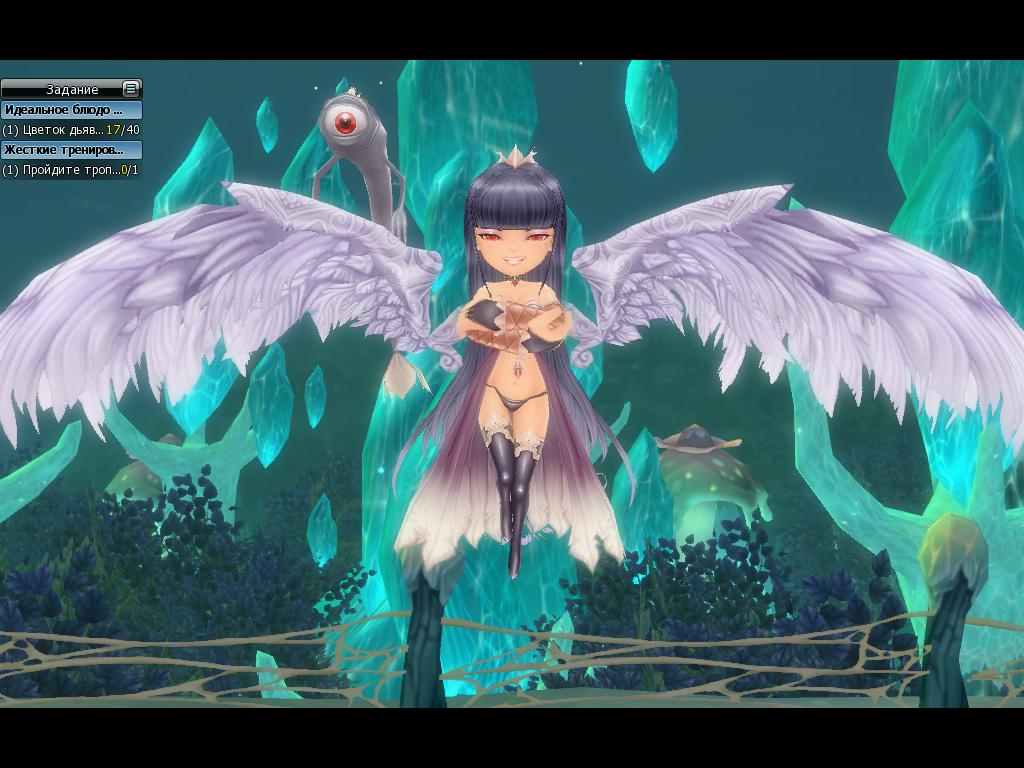Click the objective "Цветок дьяв... 17/40"
1024x768 pixels.
point(70,130)
